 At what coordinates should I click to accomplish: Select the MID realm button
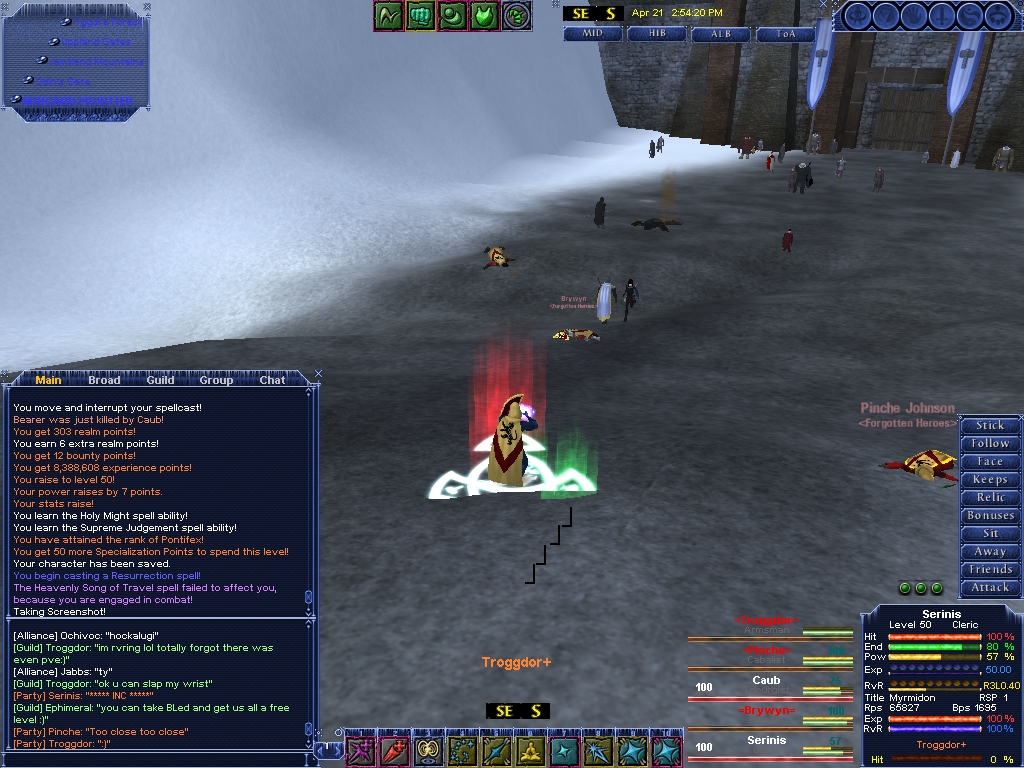pos(592,33)
